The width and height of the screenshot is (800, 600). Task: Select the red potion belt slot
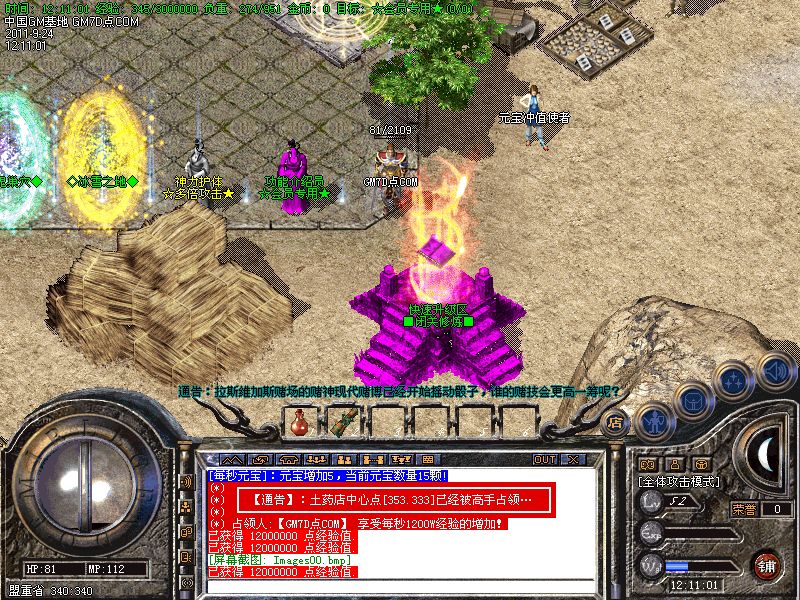pyautogui.click(x=295, y=423)
